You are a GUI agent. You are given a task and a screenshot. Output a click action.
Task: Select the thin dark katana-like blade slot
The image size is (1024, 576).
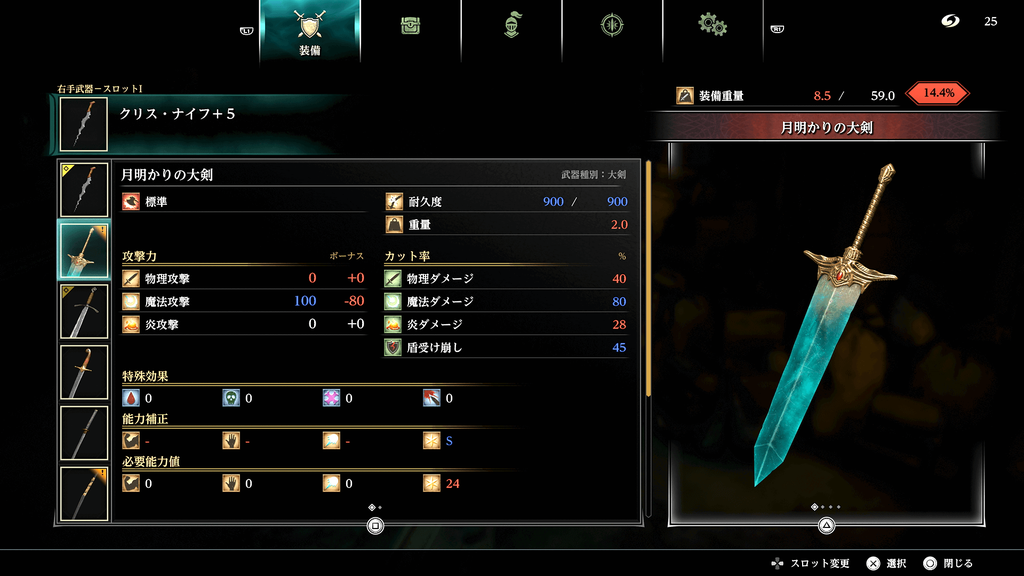click(x=84, y=433)
